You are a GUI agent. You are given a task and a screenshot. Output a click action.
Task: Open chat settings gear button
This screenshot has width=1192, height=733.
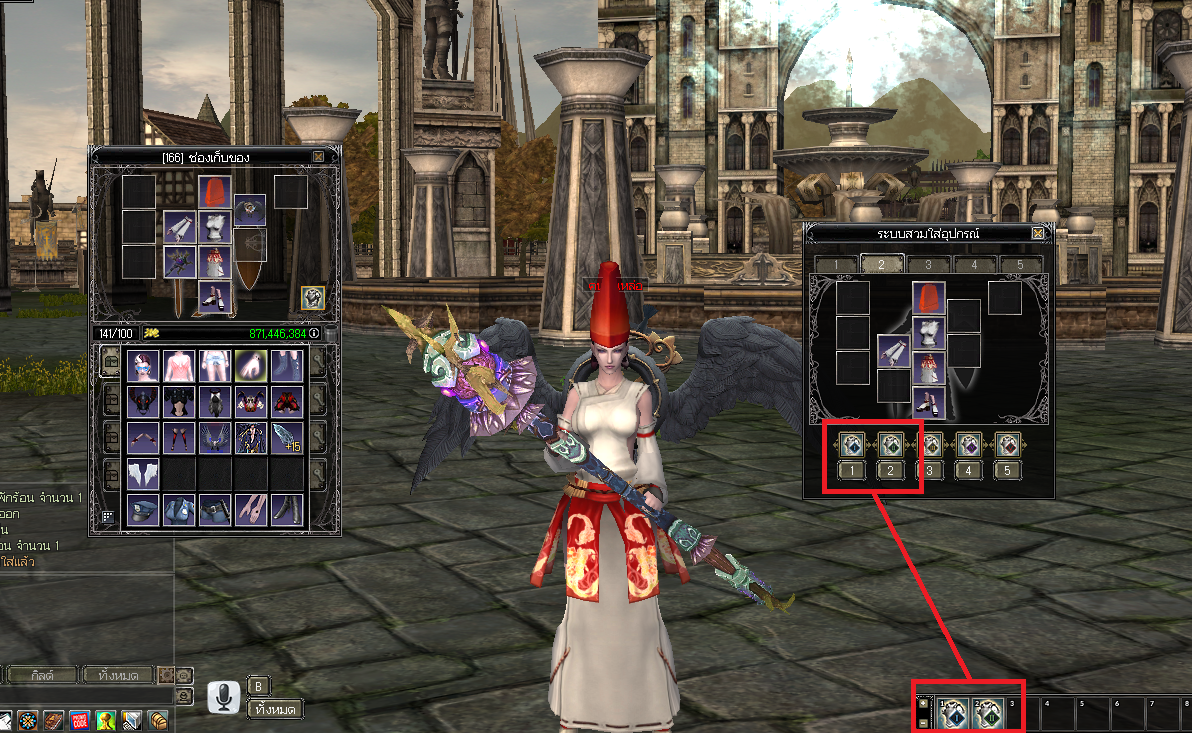(x=165, y=675)
